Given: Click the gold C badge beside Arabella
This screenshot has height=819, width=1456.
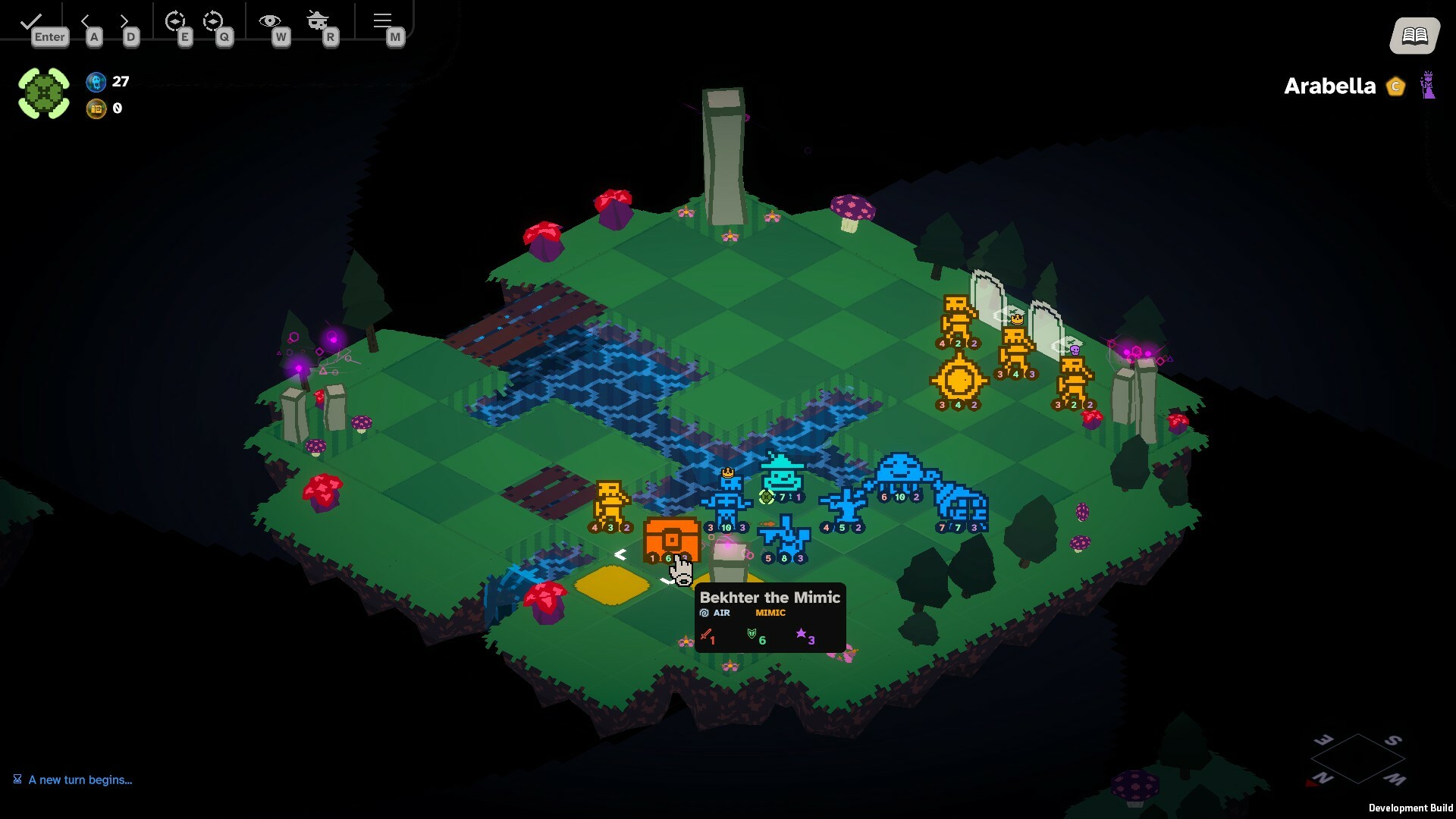Looking at the screenshot, I should [x=1395, y=86].
